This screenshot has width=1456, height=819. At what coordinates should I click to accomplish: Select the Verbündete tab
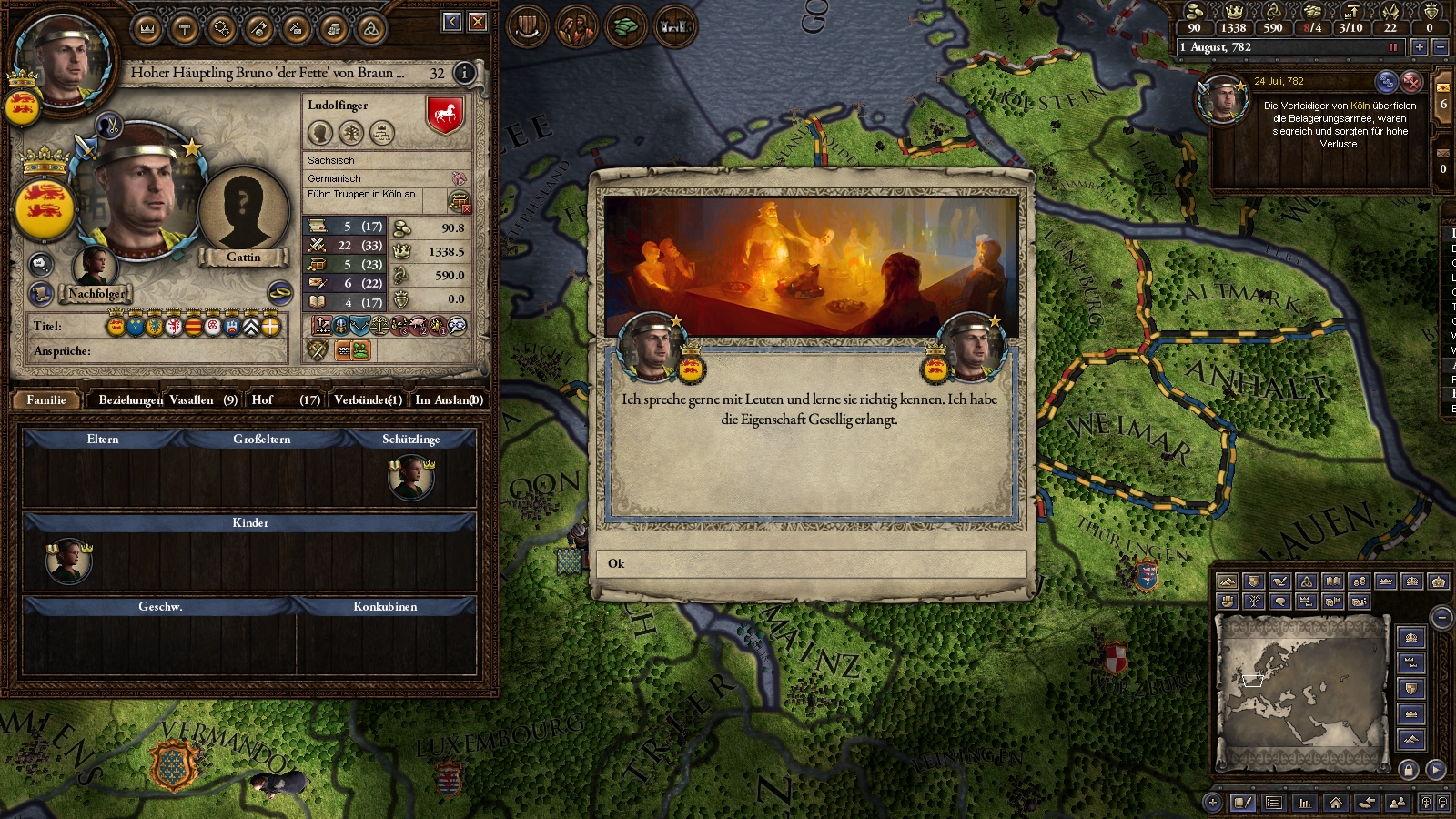368,399
